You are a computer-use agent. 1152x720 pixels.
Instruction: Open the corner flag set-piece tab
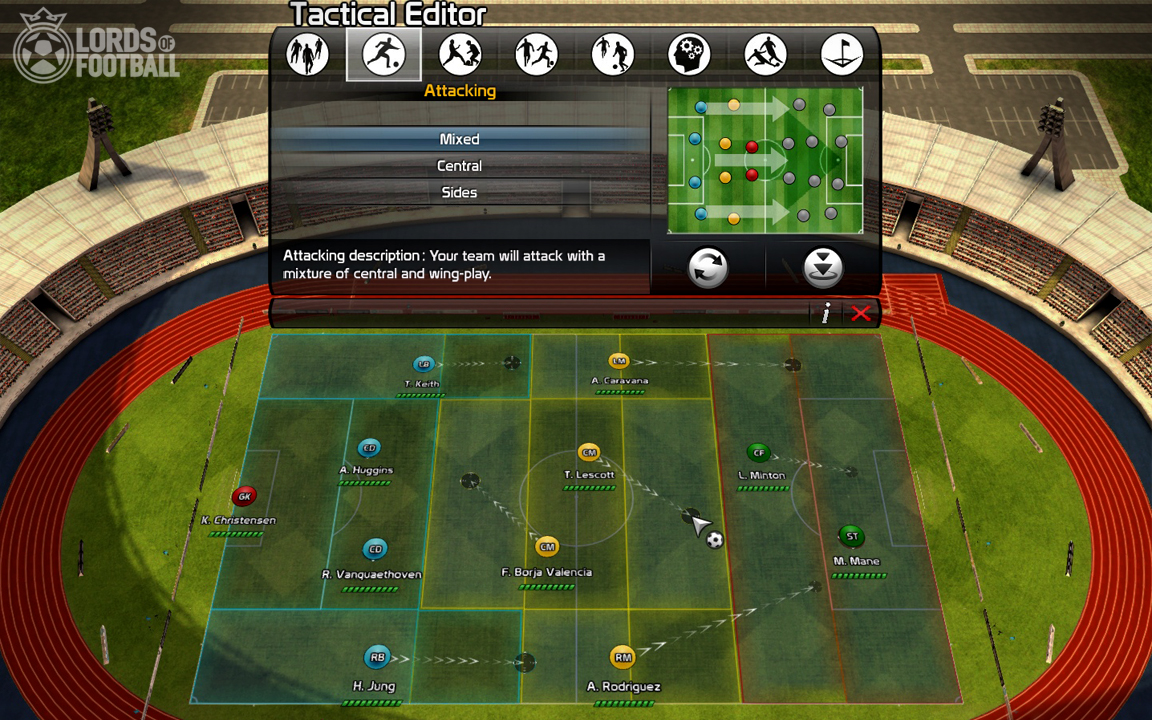click(x=841, y=54)
